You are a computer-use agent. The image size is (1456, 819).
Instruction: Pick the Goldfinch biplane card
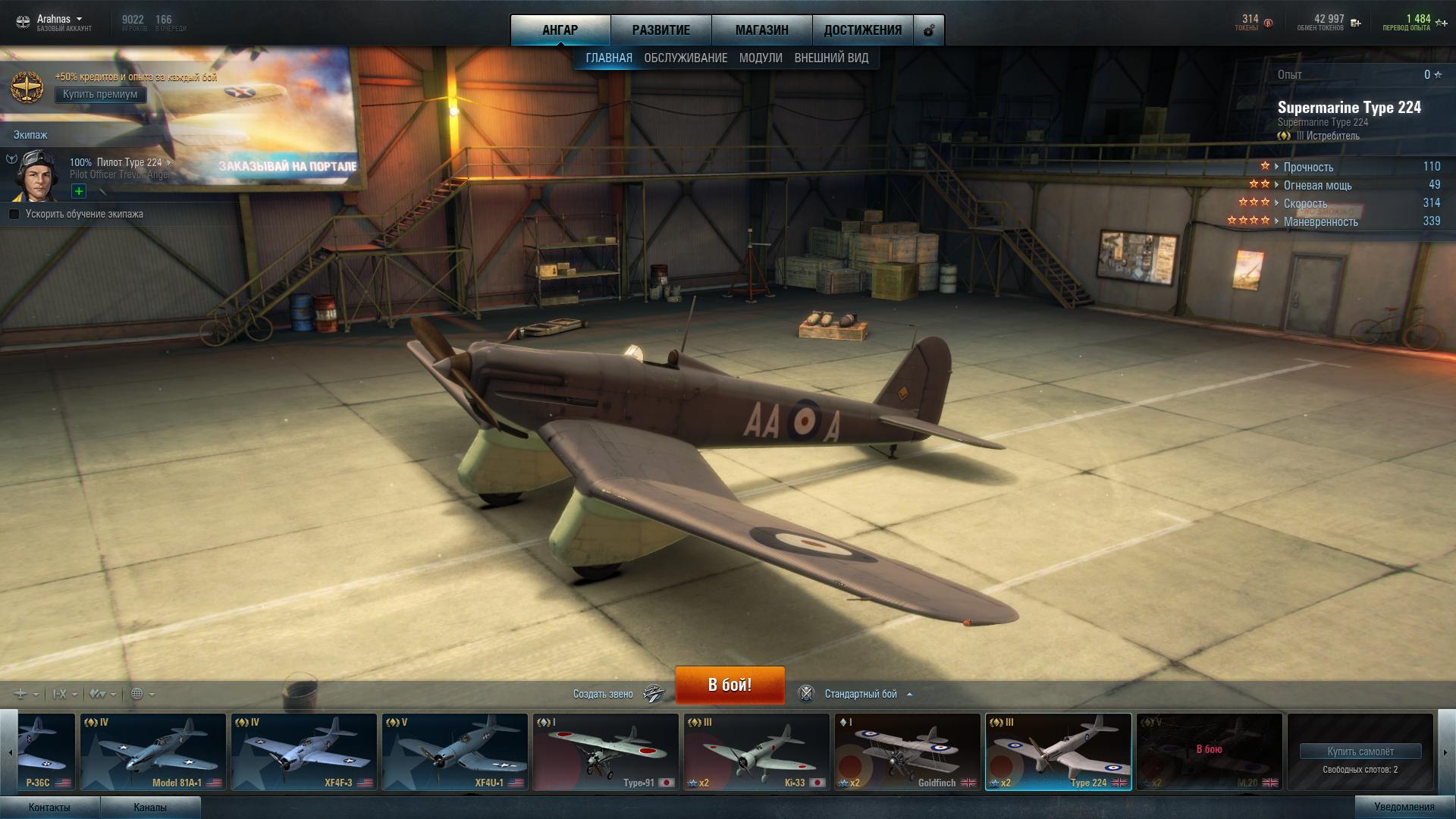coord(907,752)
